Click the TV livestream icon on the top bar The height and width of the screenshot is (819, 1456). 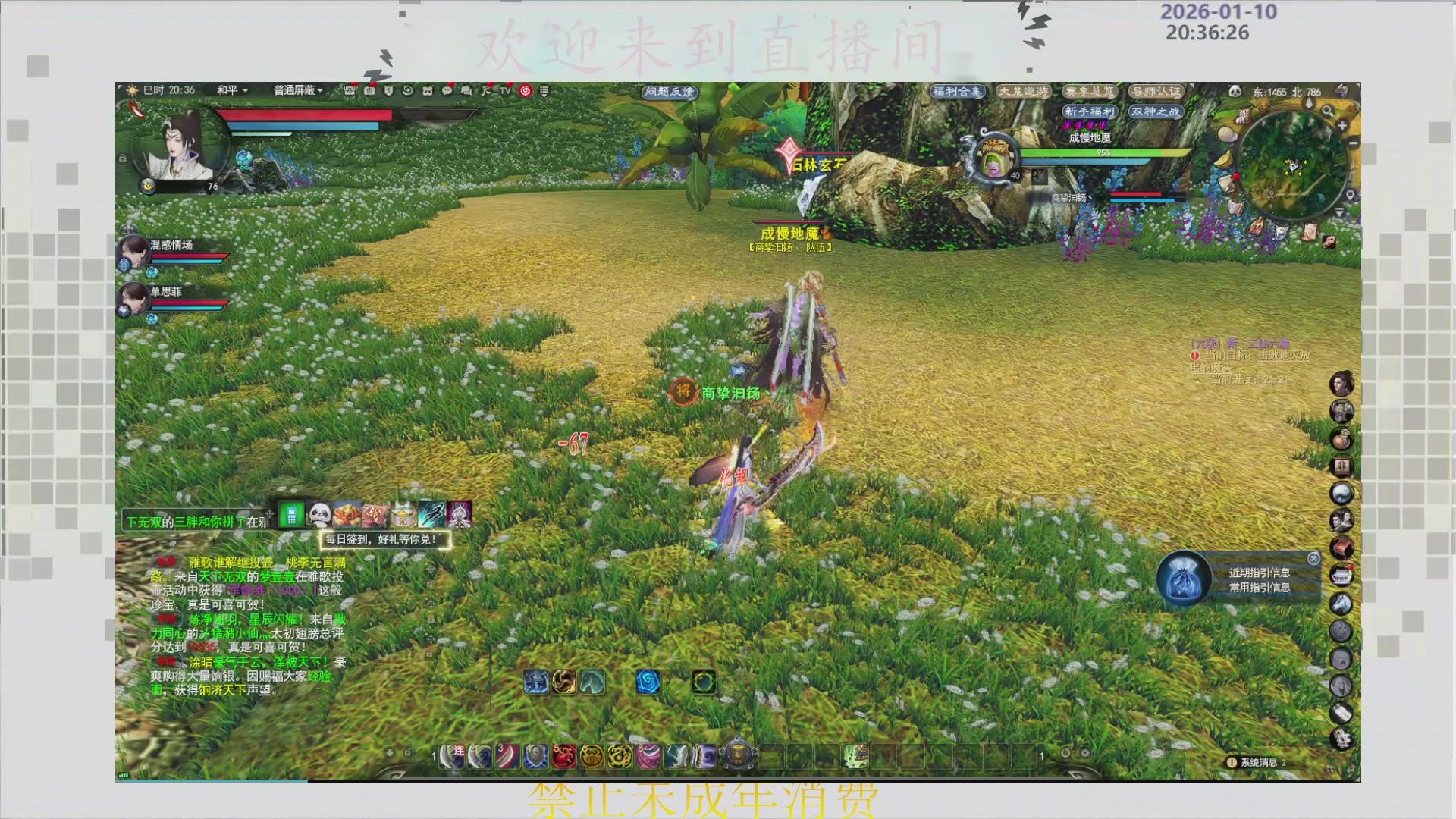pos(506,91)
